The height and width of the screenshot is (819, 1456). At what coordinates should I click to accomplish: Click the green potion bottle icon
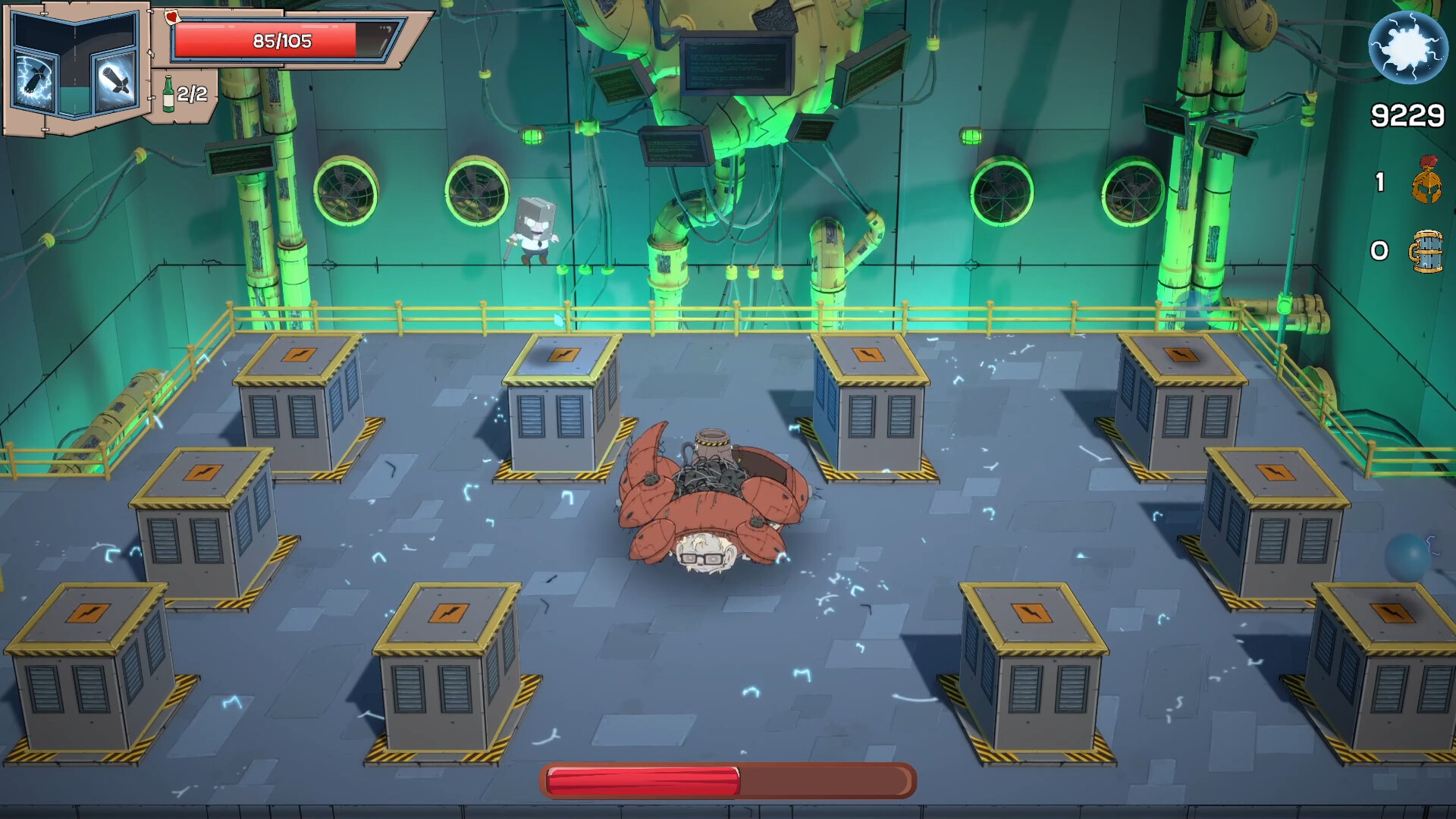pyautogui.click(x=168, y=93)
